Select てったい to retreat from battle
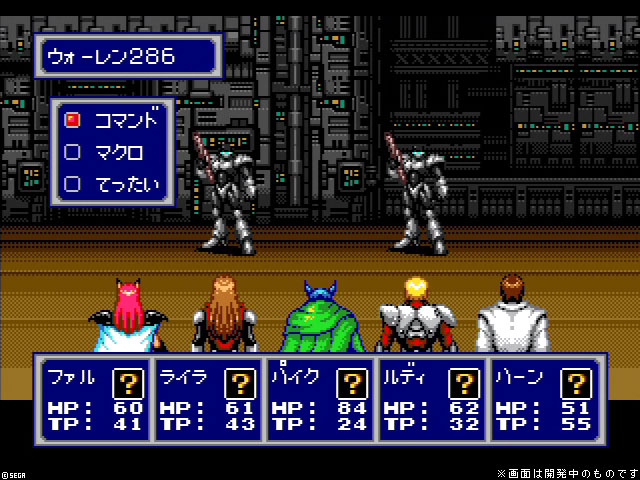This screenshot has width=640, height=480. click(112, 184)
